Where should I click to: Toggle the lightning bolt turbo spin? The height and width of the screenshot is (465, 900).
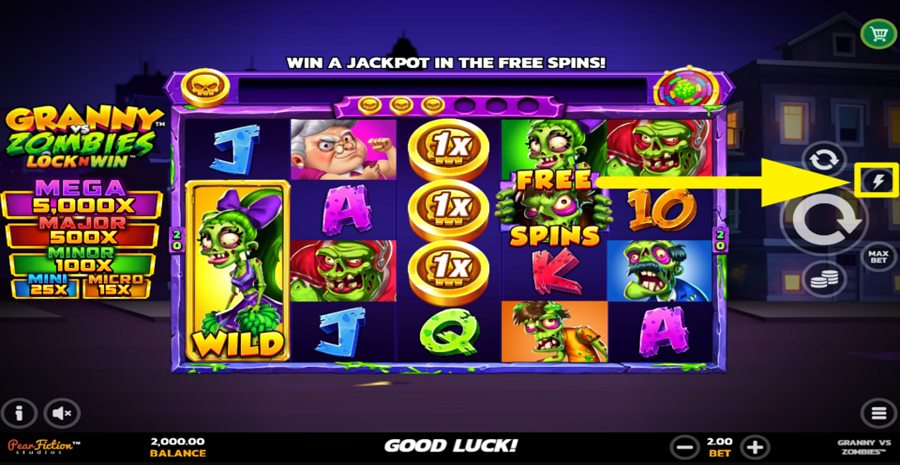tap(877, 181)
